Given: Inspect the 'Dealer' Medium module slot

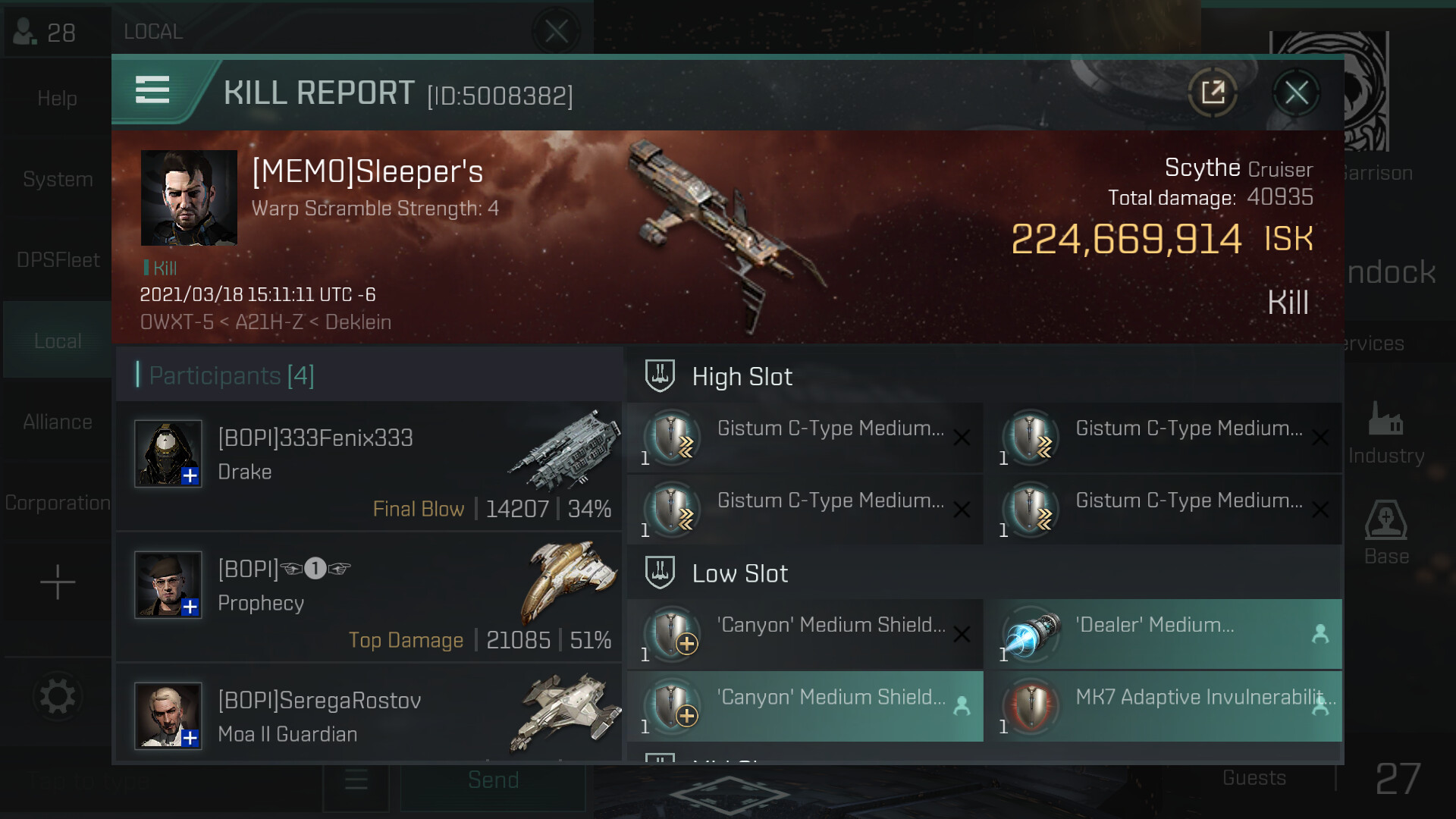Looking at the screenshot, I should [1168, 633].
